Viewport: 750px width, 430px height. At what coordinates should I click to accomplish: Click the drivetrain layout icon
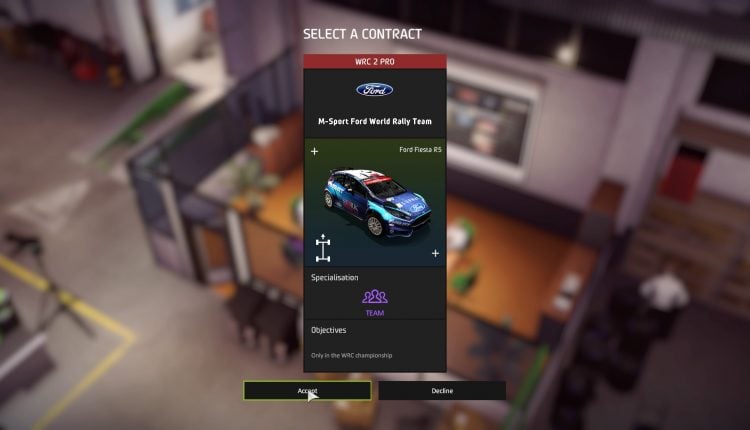pyautogui.click(x=323, y=248)
